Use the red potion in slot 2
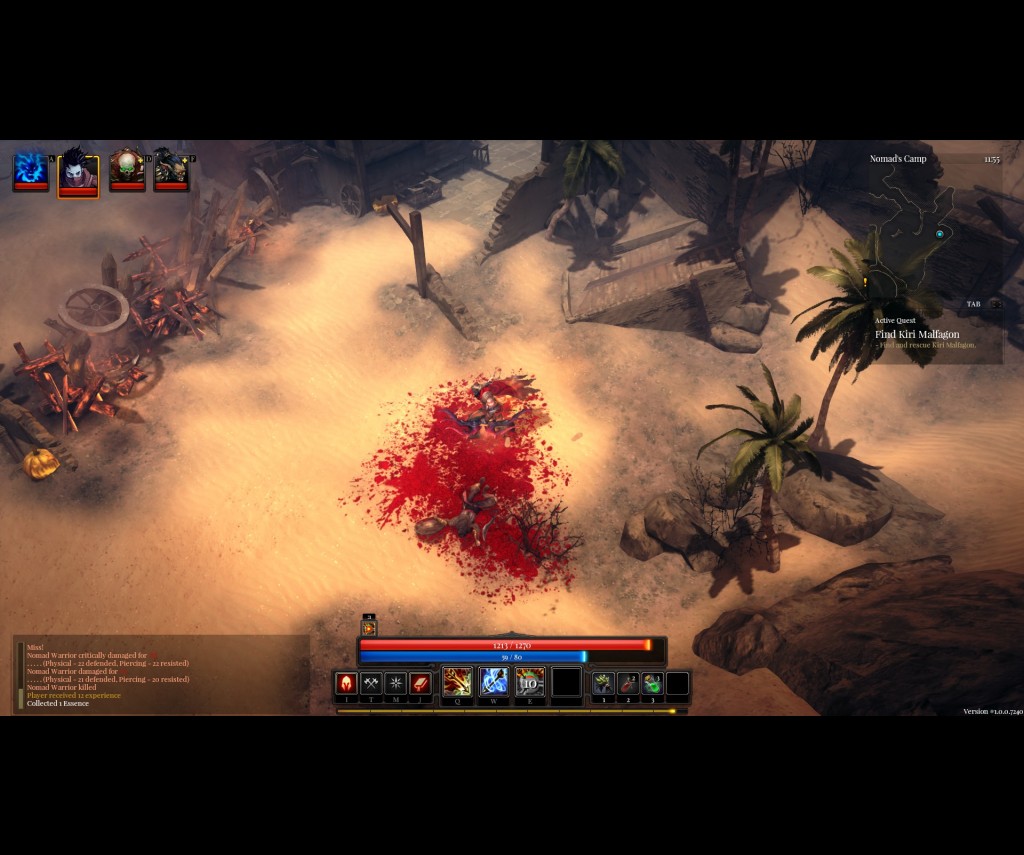 click(x=628, y=683)
